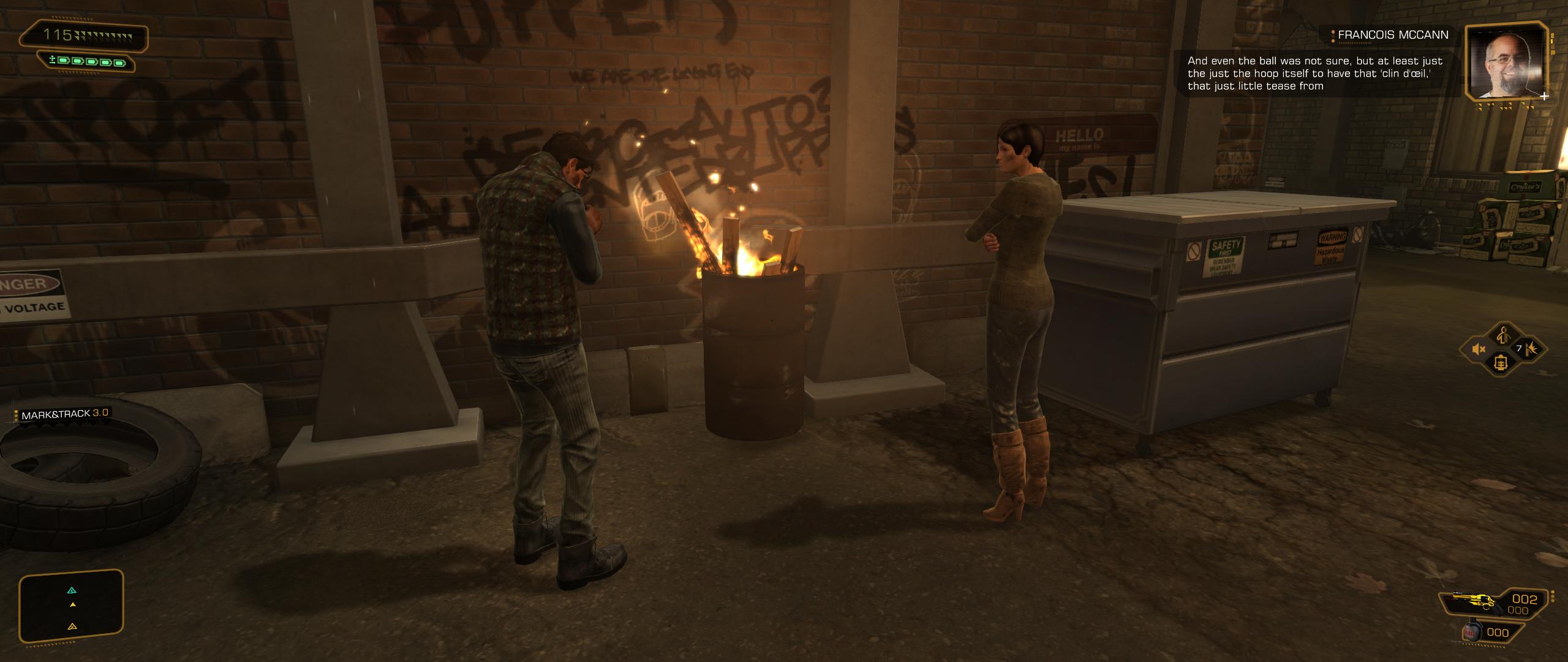1568x662 pixels.
Task: Click the radar minimap panel
Action: 72,606
